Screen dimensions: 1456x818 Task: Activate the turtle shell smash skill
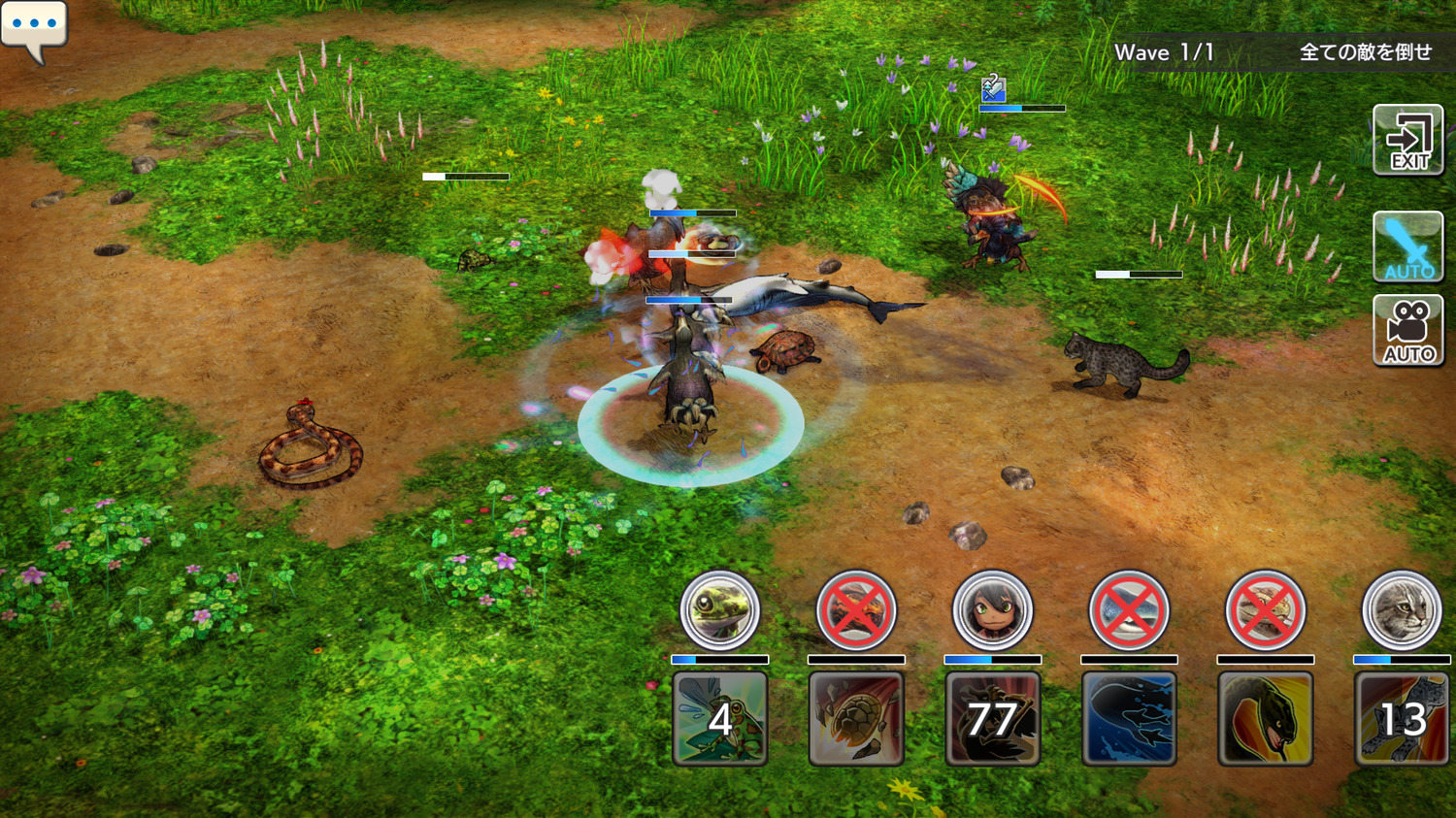click(x=855, y=719)
